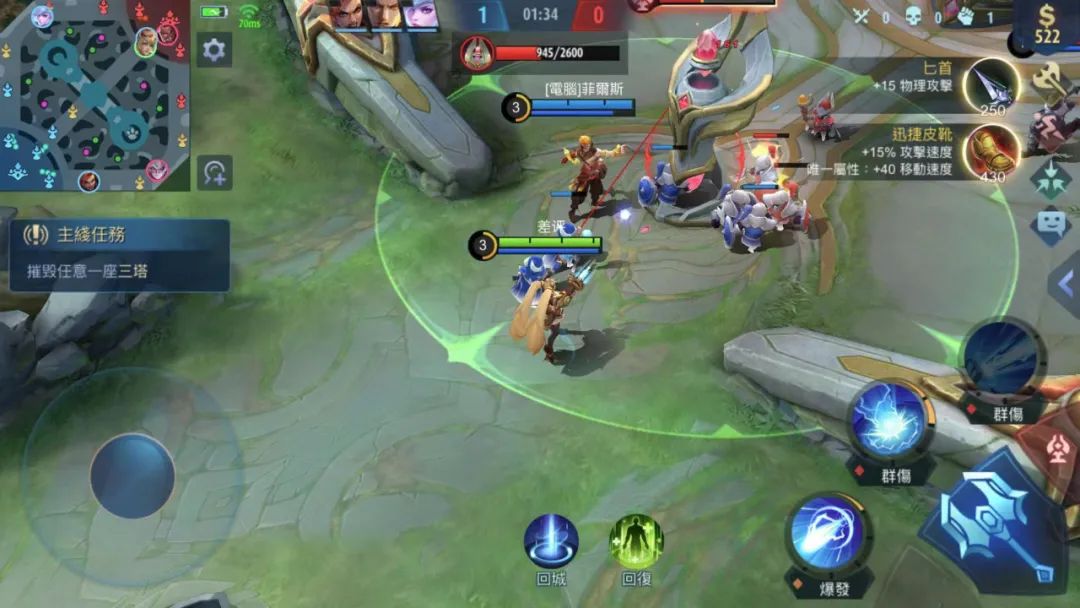The width and height of the screenshot is (1080, 608).
Task: Tap the minimap
Action: click(x=95, y=96)
